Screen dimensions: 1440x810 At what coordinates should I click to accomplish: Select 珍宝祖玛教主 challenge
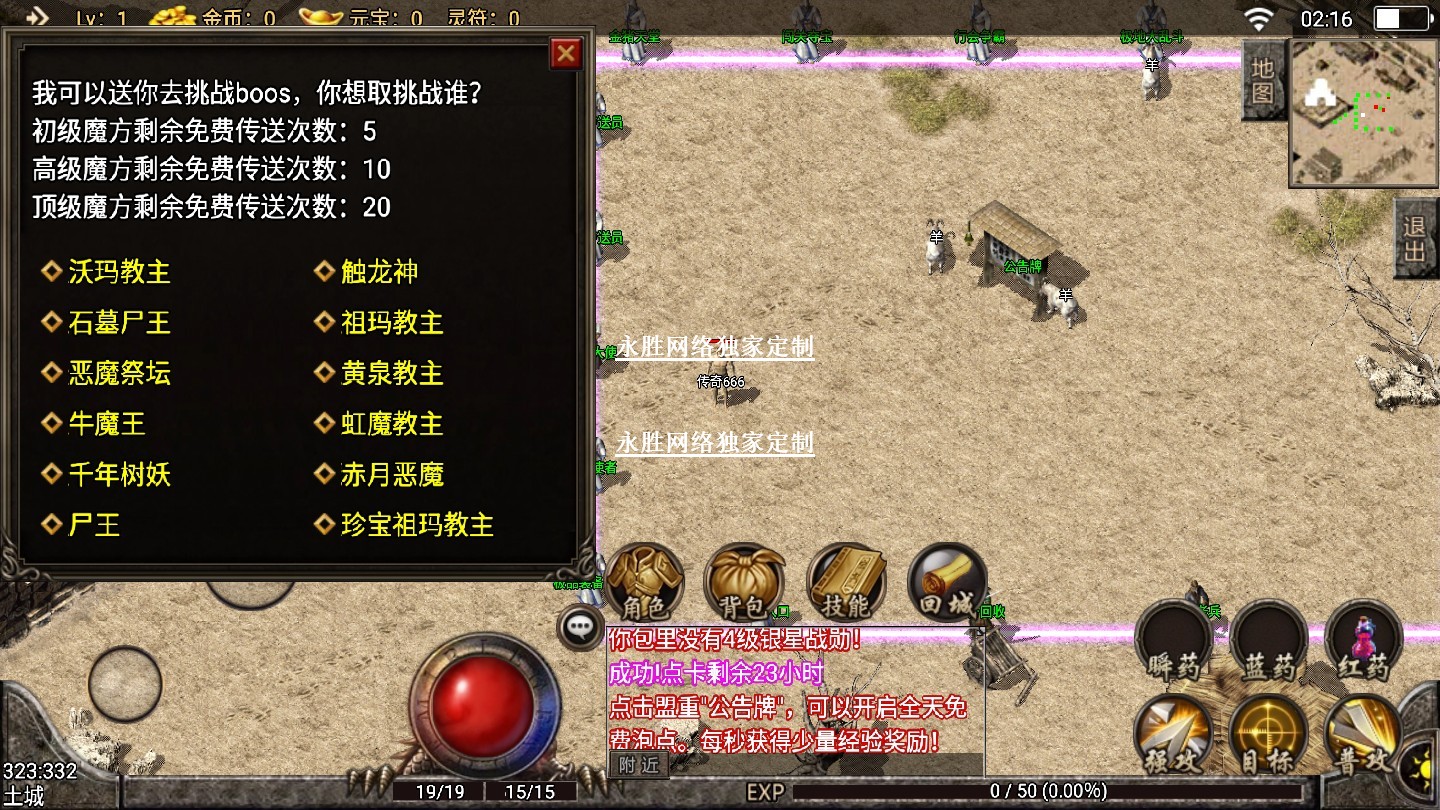click(416, 525)
